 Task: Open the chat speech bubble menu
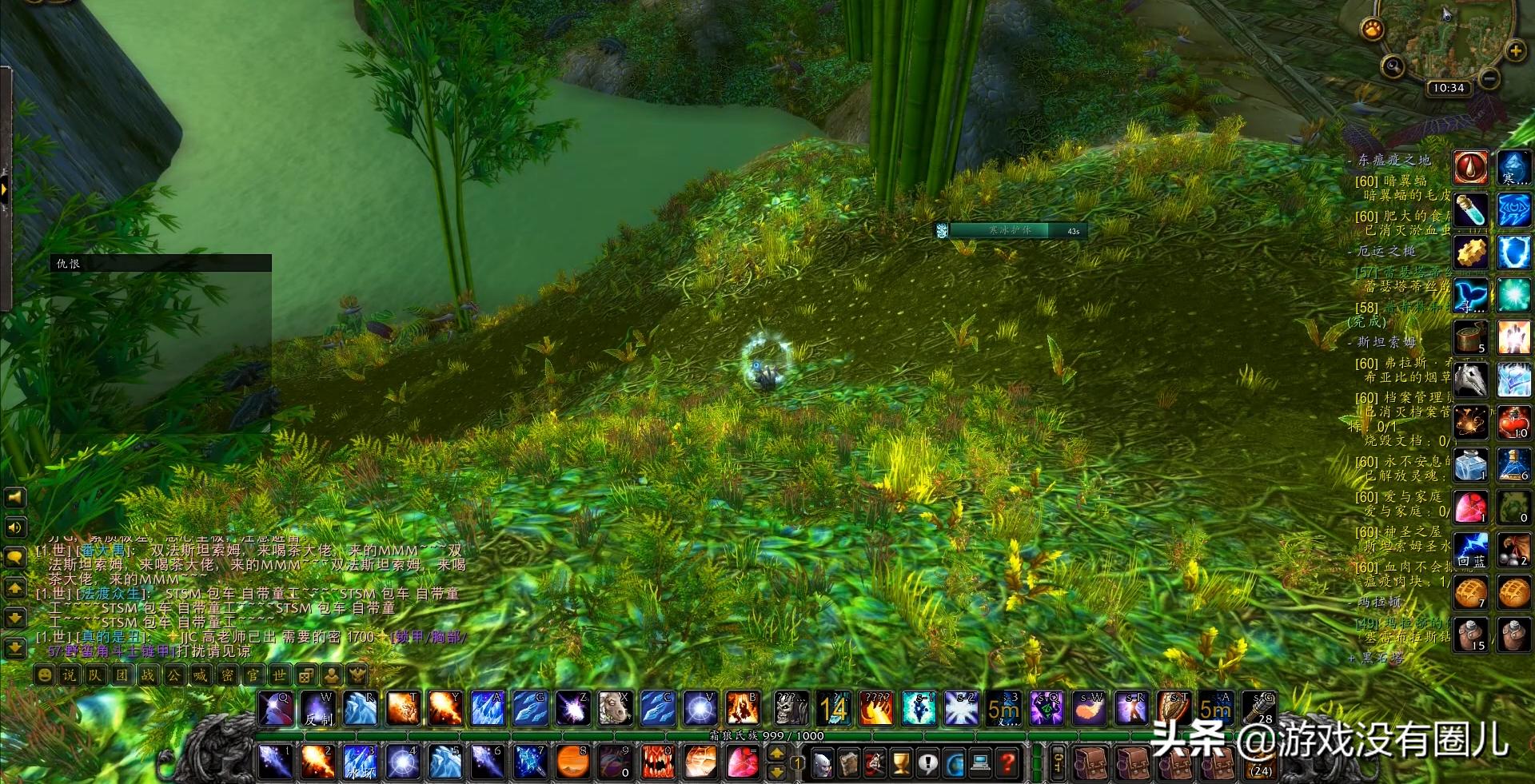pos(14,557)
